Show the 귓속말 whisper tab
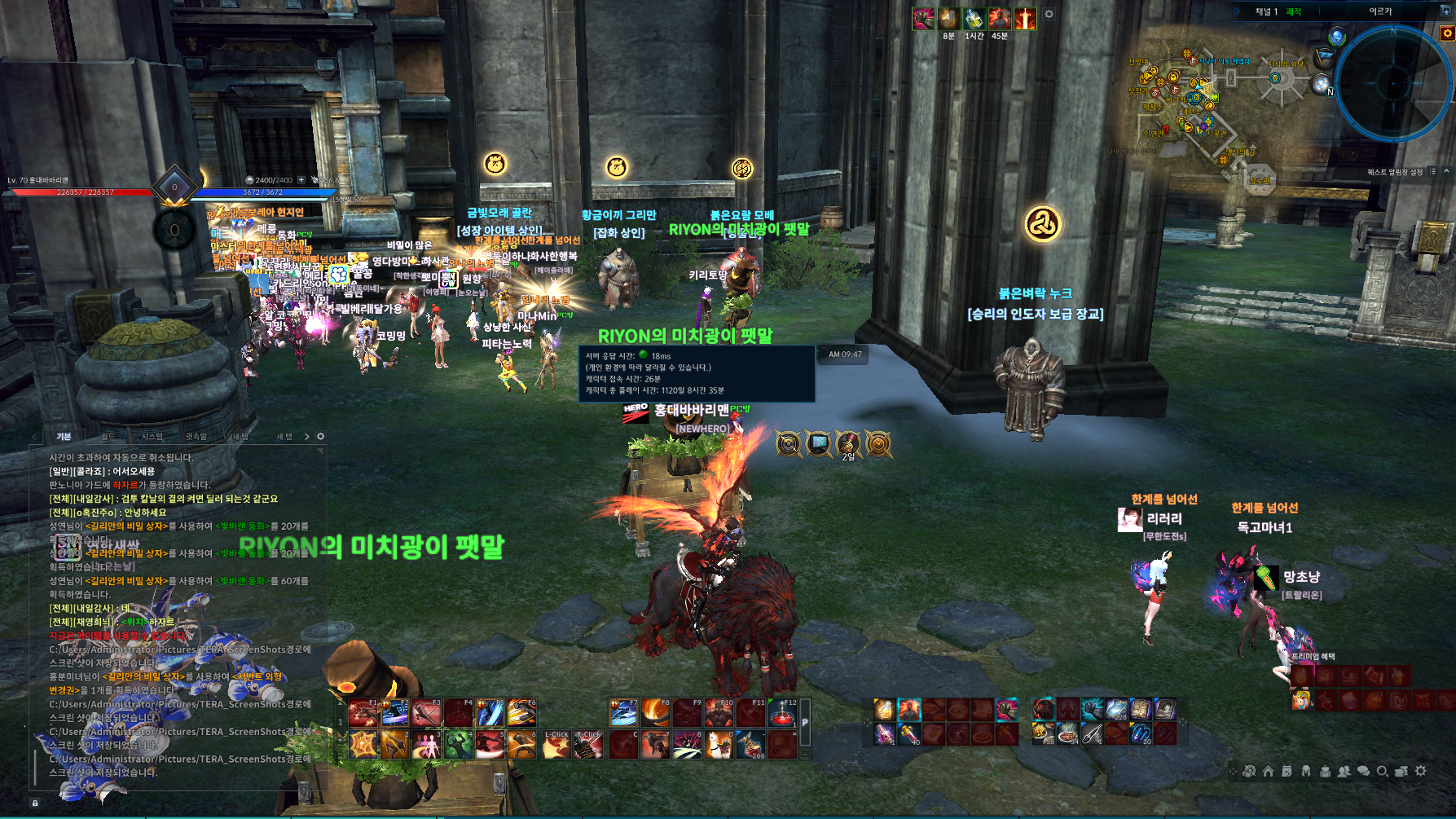 coord(196,437)
